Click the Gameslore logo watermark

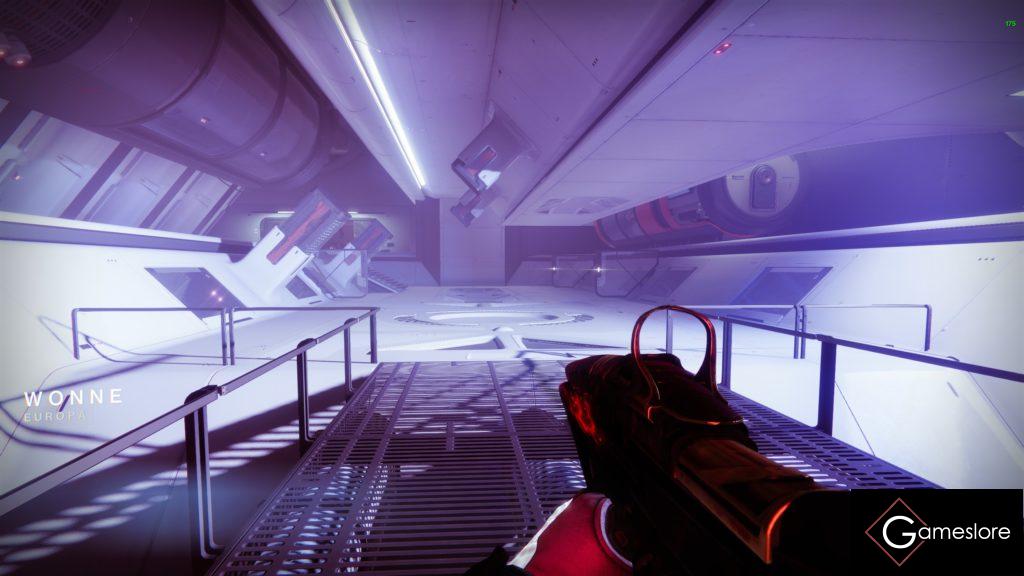pos(937,532)
